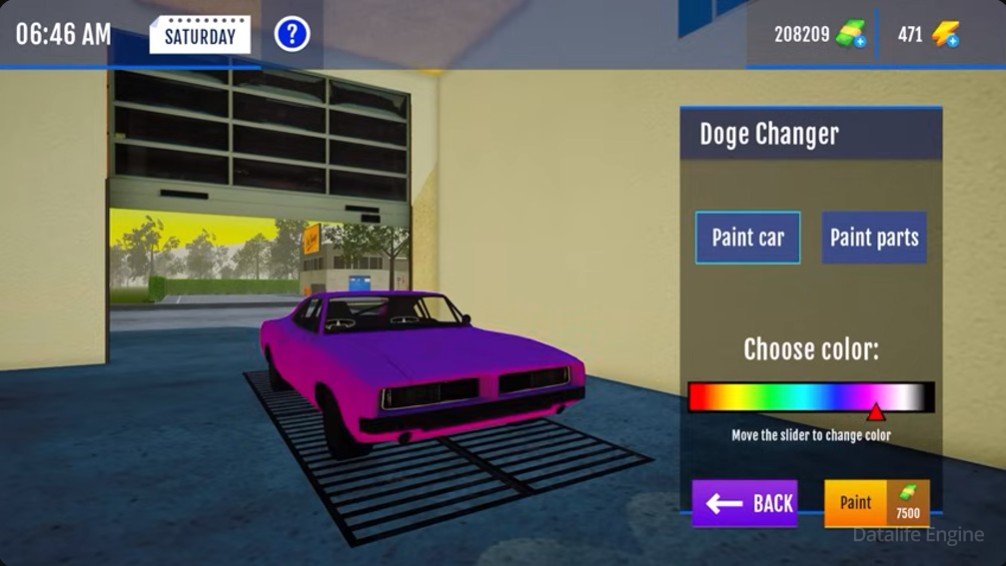Add more energy via lightning bolt icon

tap(945, 35)
